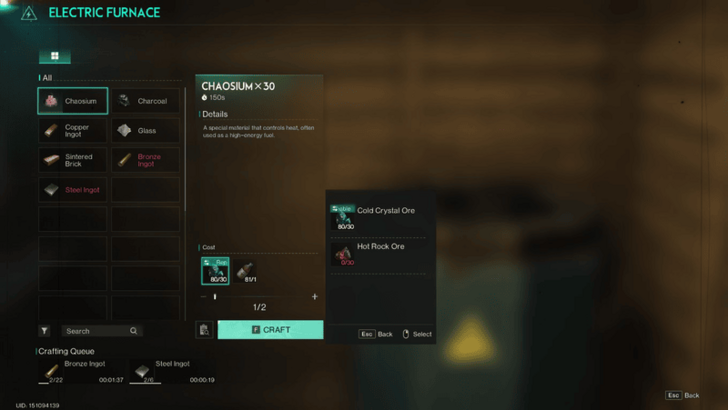Select Bronze Ingot in crafting queue

[x=81, y=371]
